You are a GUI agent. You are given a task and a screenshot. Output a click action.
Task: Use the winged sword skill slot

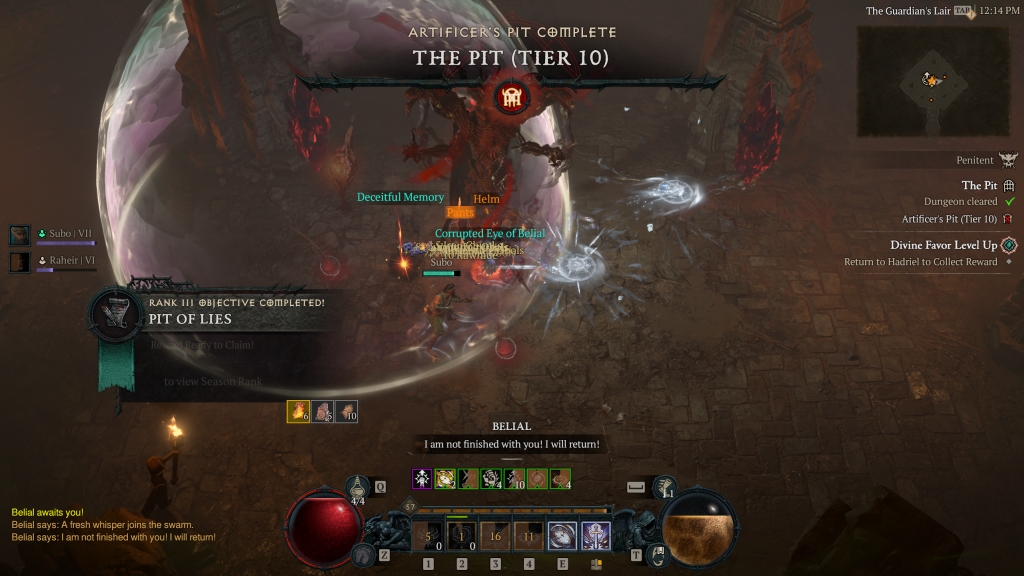[x=596, y=537]
